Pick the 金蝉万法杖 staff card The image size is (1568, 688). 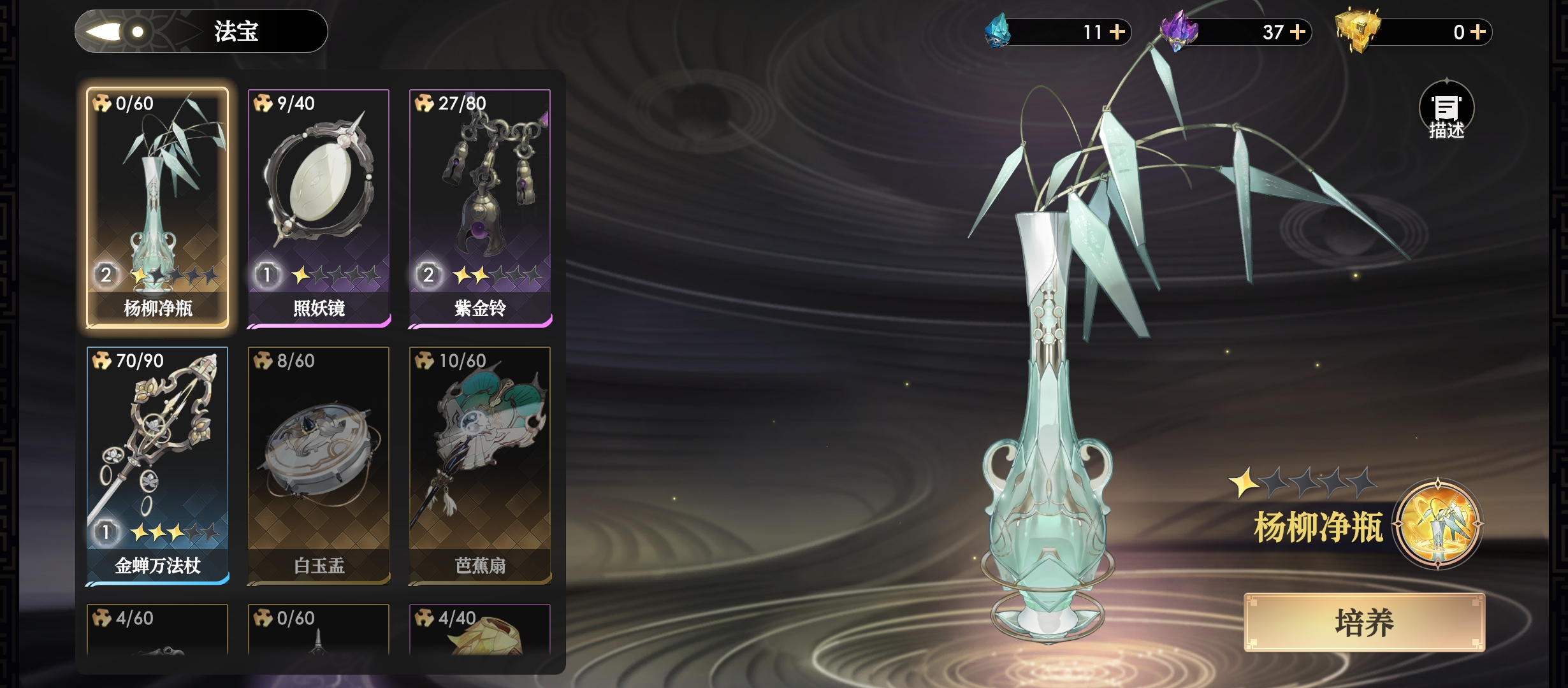tap(157, 465)
